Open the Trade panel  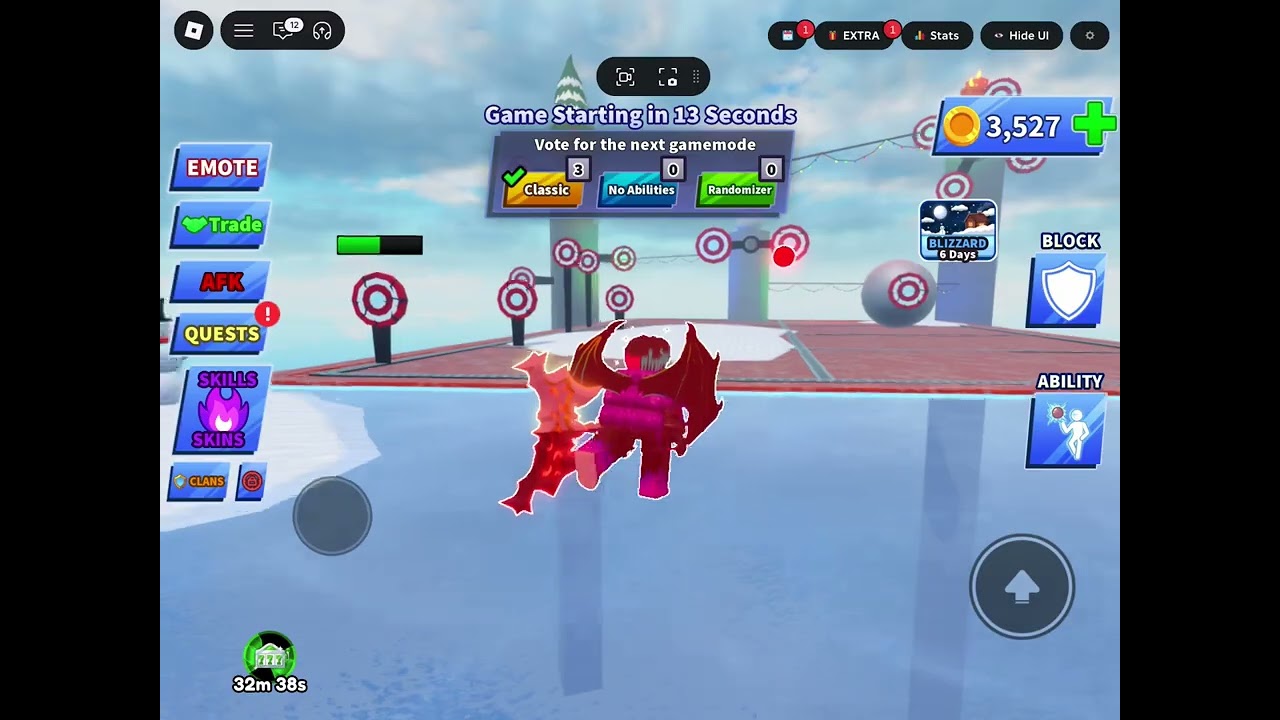(x=222, y=225)
